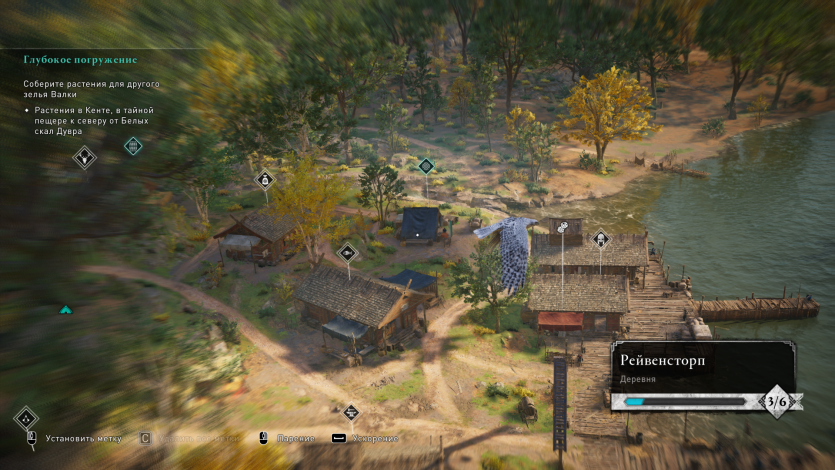Select the teal diamond marker above the tent
This screenshot has width=835, height=470.
point(426,165)
